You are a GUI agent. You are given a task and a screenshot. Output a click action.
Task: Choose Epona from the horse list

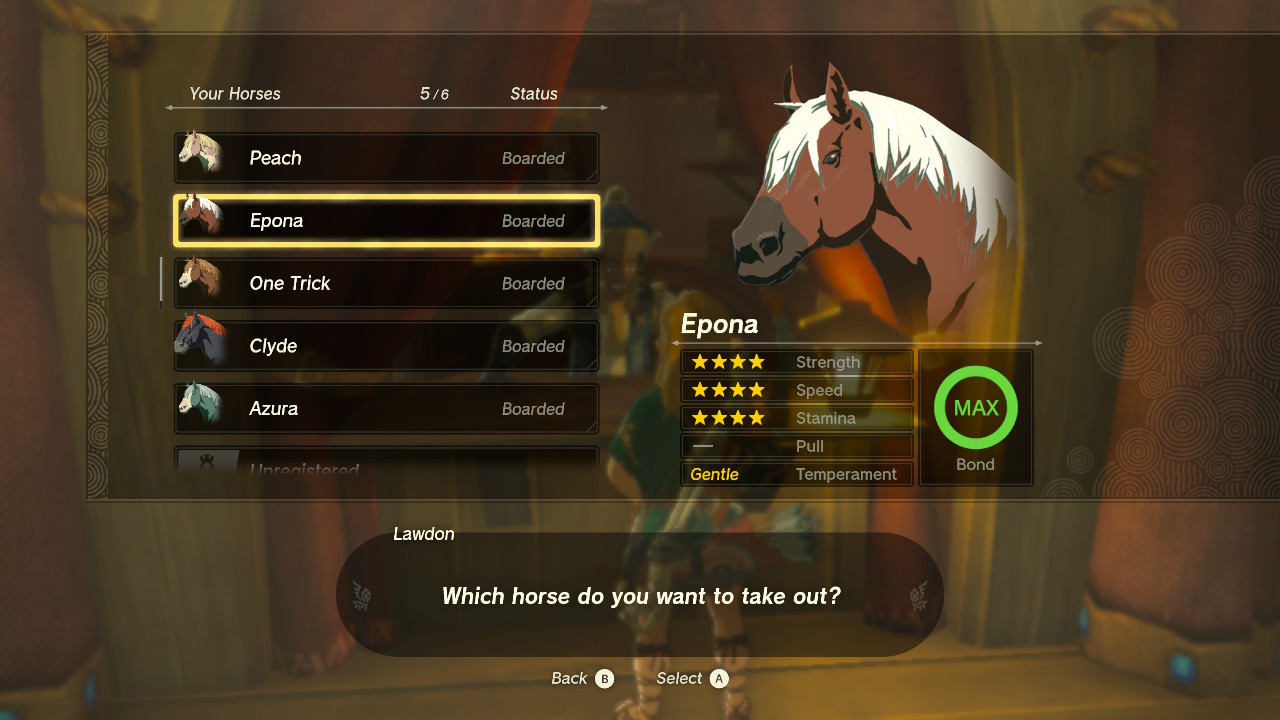click(x=386, y=221)
